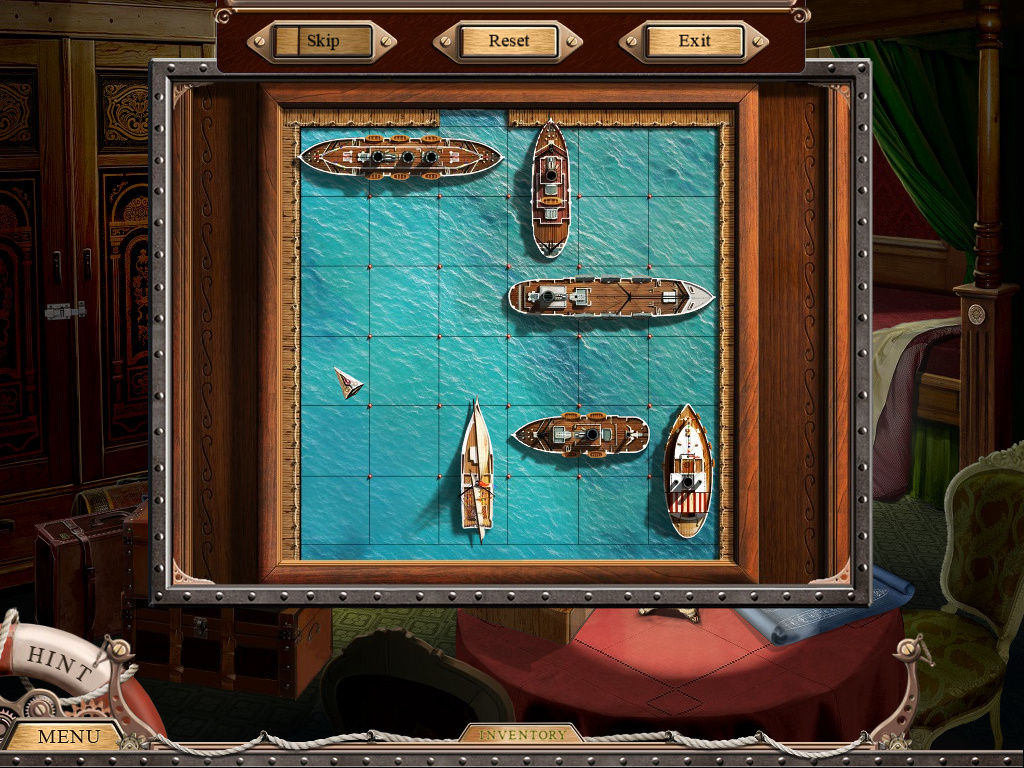Open the Inventory panel
Viewport: 1024px width, 768px height.
521,735
